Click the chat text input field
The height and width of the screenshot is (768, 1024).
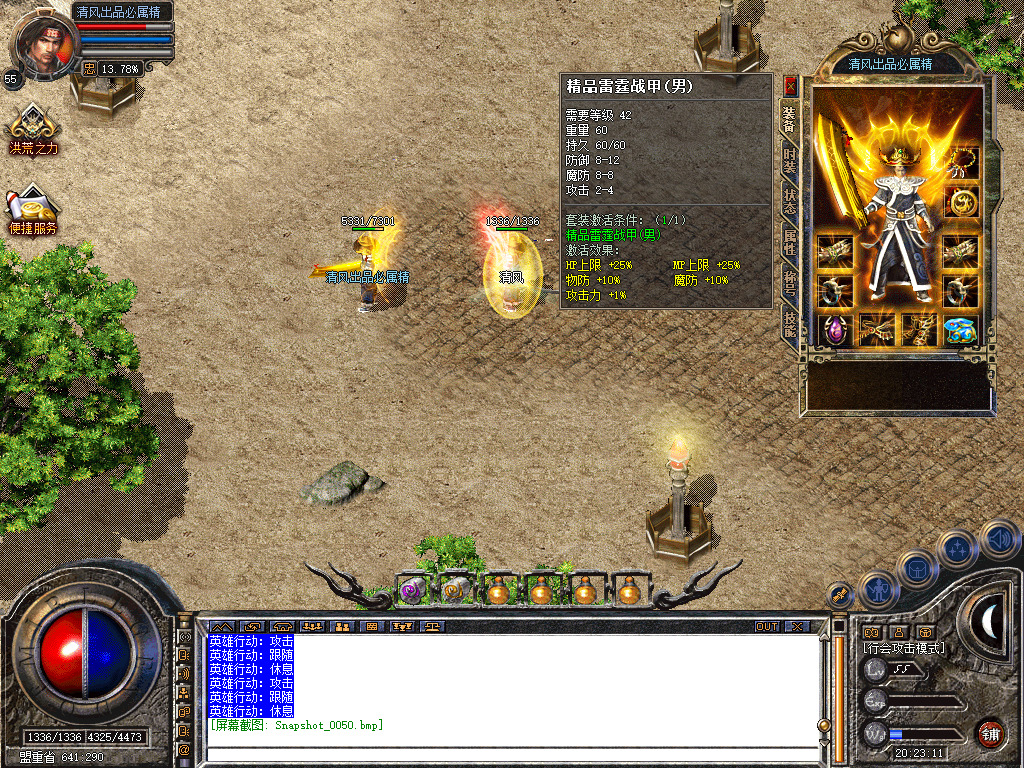[510, 752]
